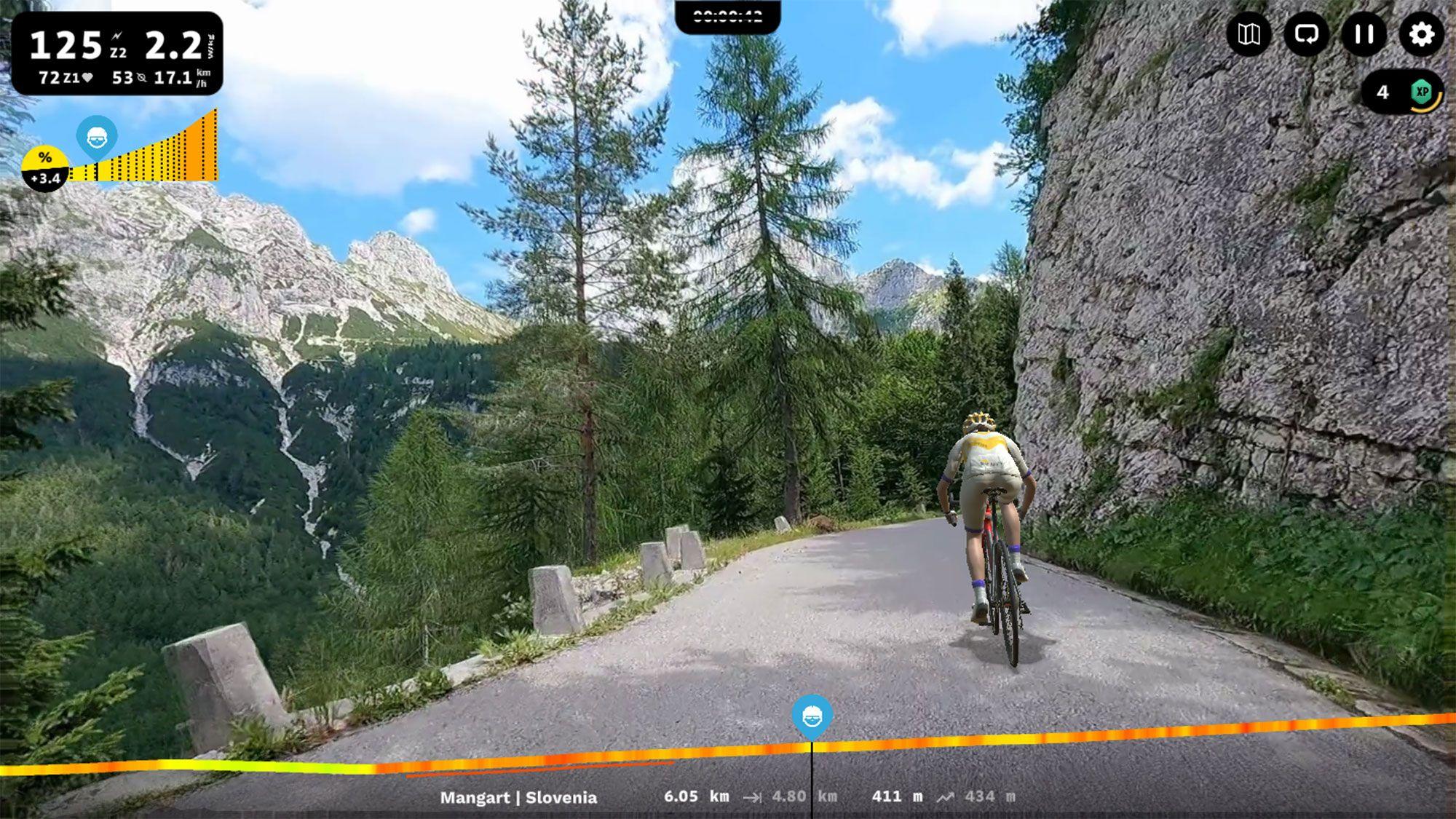Select the Mangart Slovenia route label

tap(519, 796)
